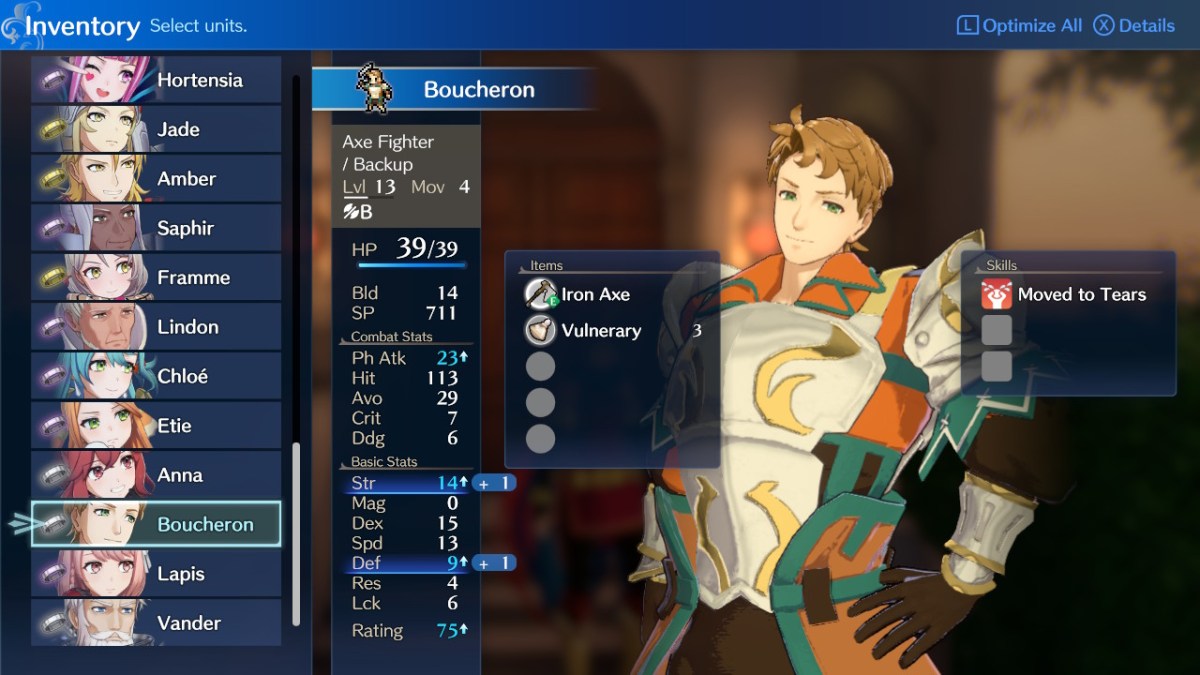Click the unit list scrollbar
Screen dimensions: 1200x675
tap(296, 533)
